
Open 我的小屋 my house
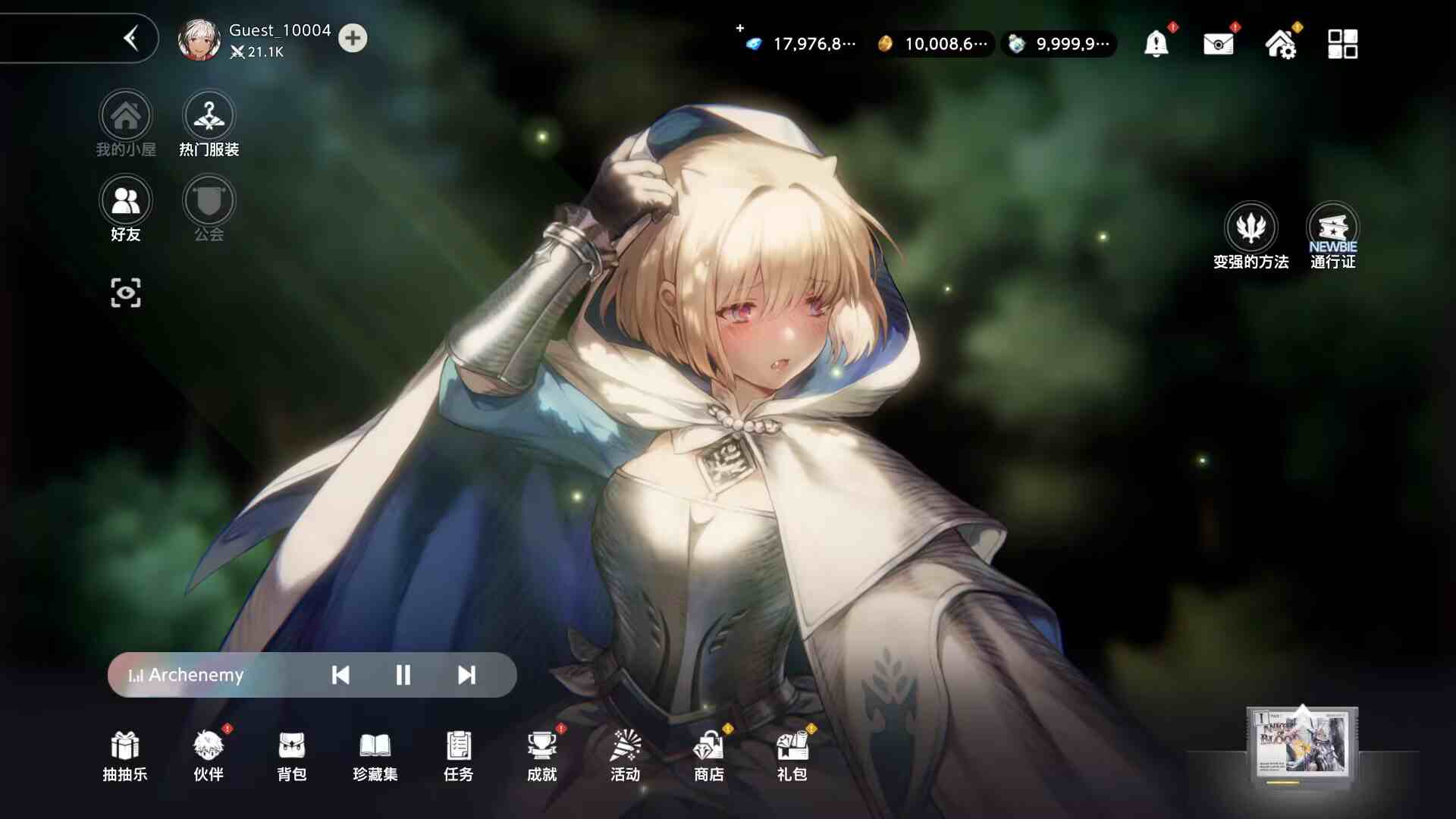click(x=126, y=116)
